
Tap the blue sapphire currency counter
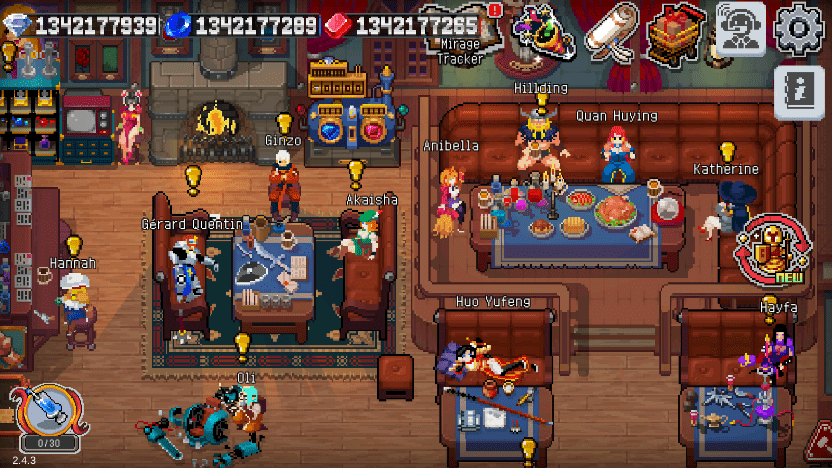pos(244,25)
